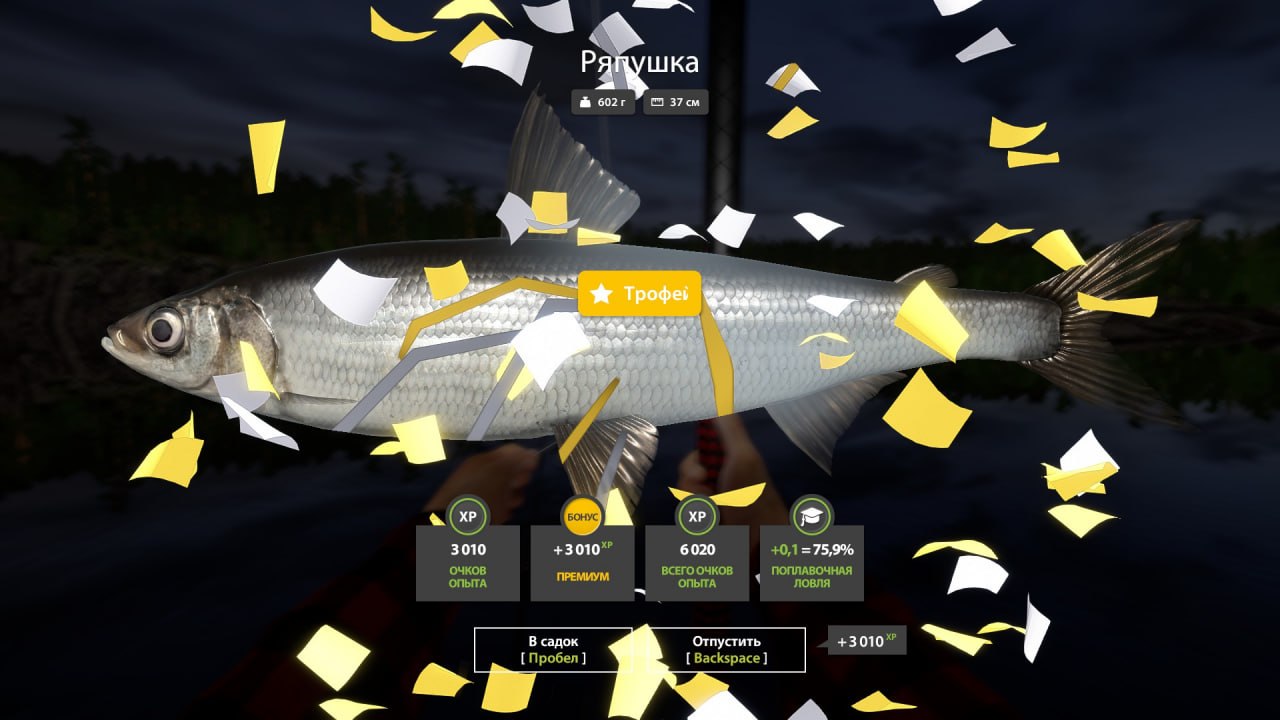Click the Премиум bonus label
The image size is (1280, 720).
coord(582,576)
